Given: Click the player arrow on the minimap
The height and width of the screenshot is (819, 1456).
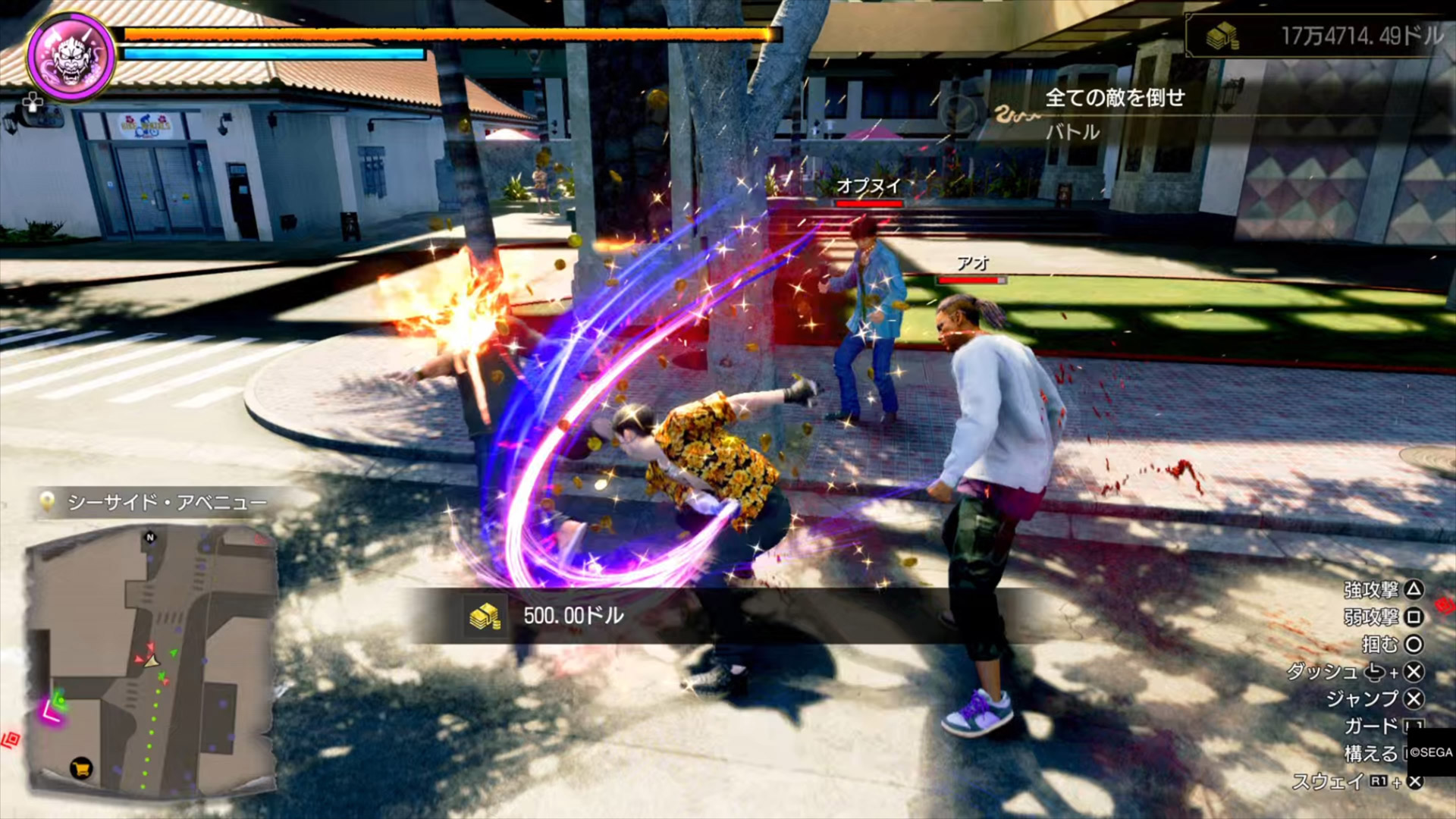Looking at the screenshot, I should [152, 662].
